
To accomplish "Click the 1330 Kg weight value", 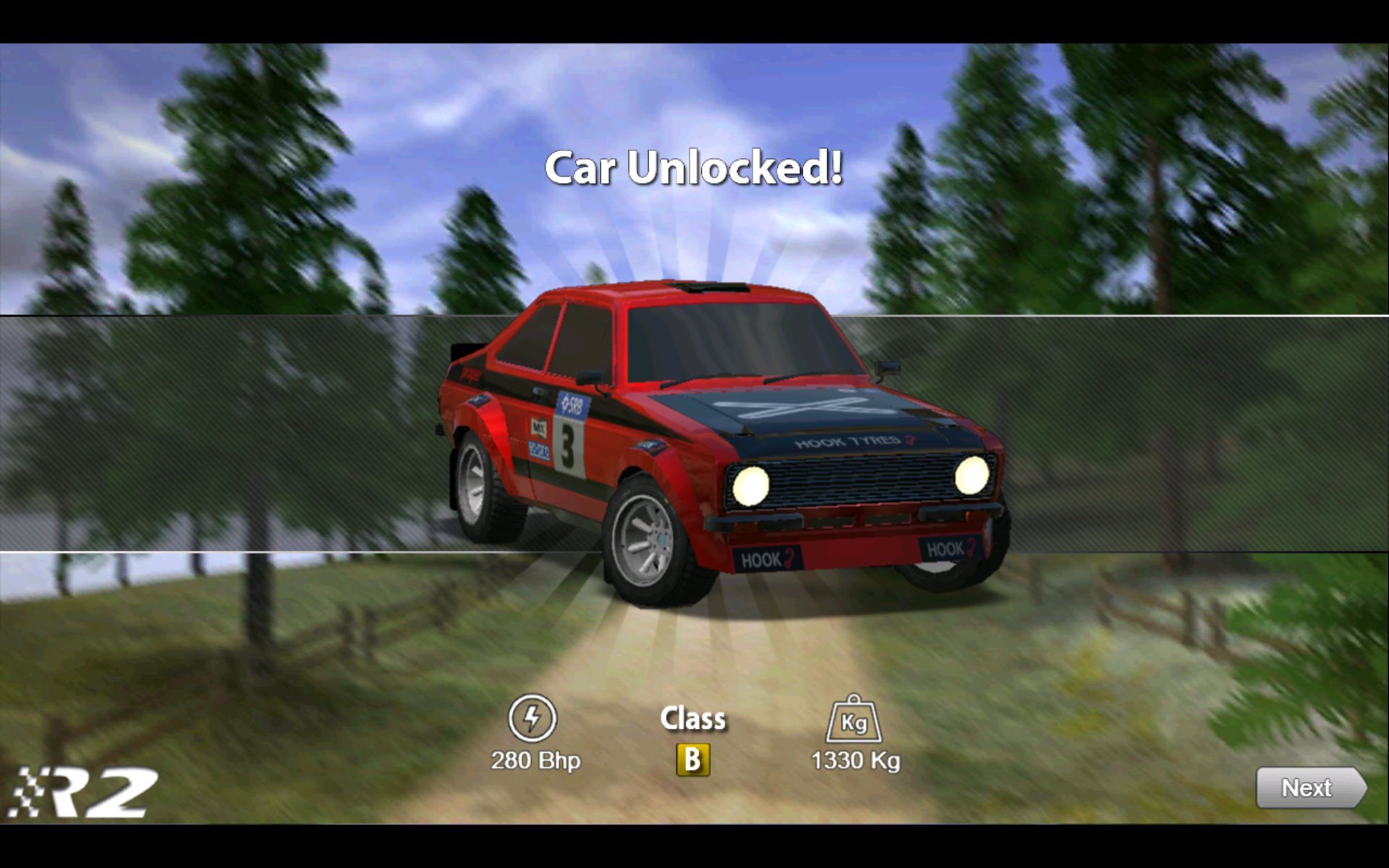I will 855,761.
